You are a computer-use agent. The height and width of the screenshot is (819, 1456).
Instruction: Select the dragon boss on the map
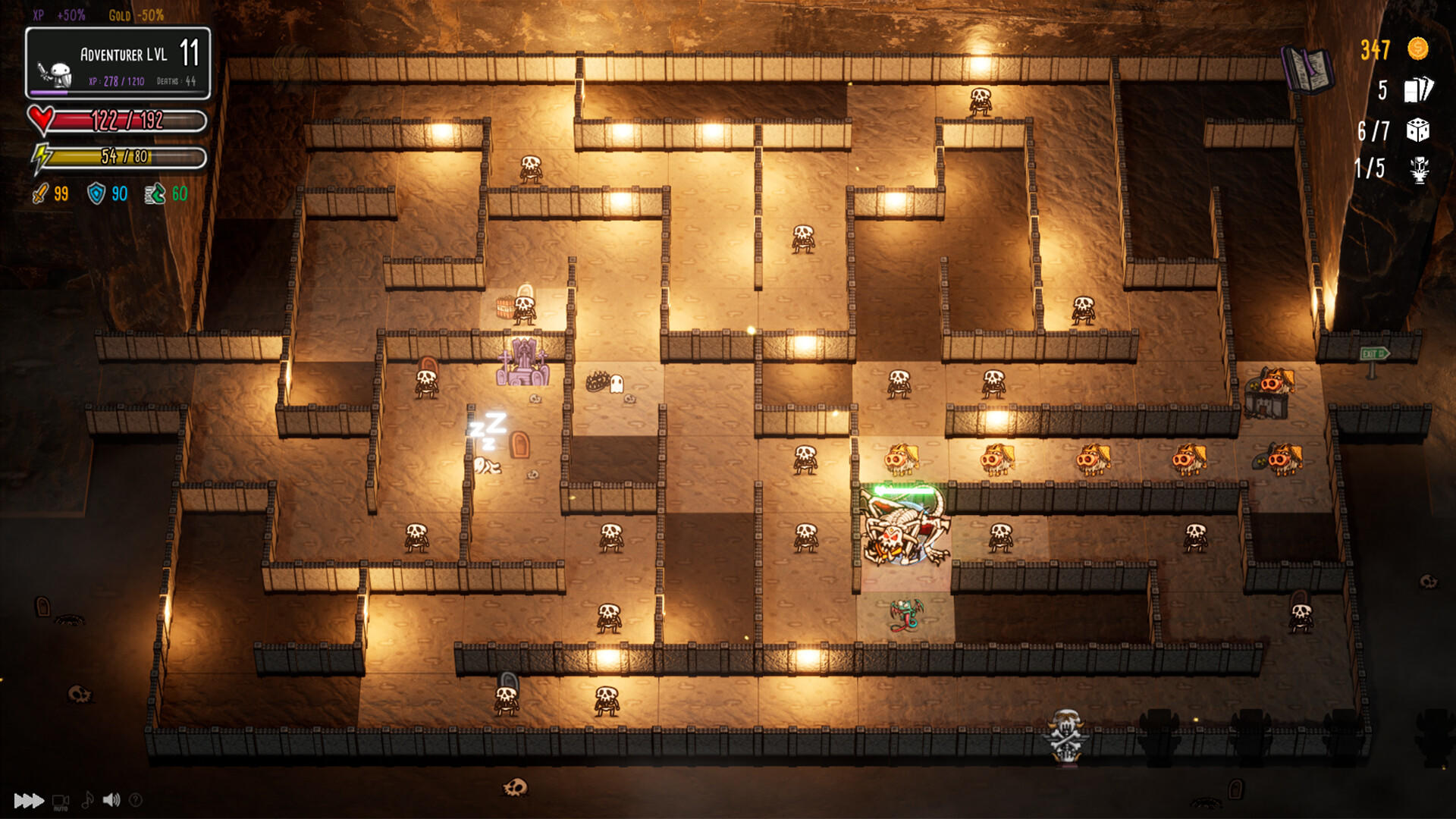[x=902, y=527]
